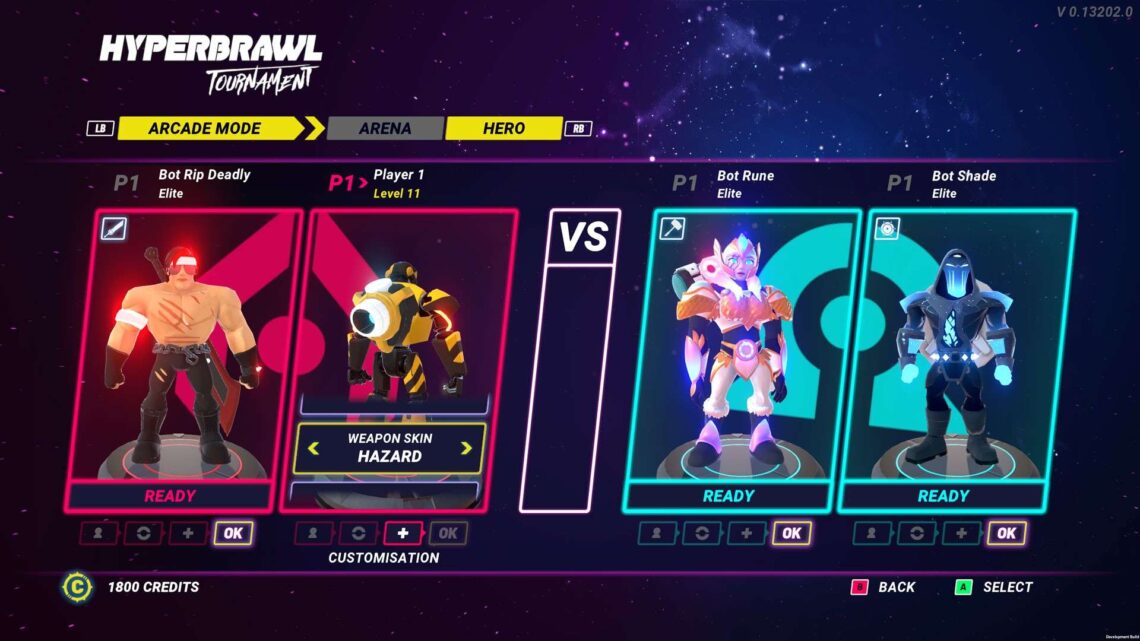Confirm Bot Shade with its OK button

(x=1006, y=533)
